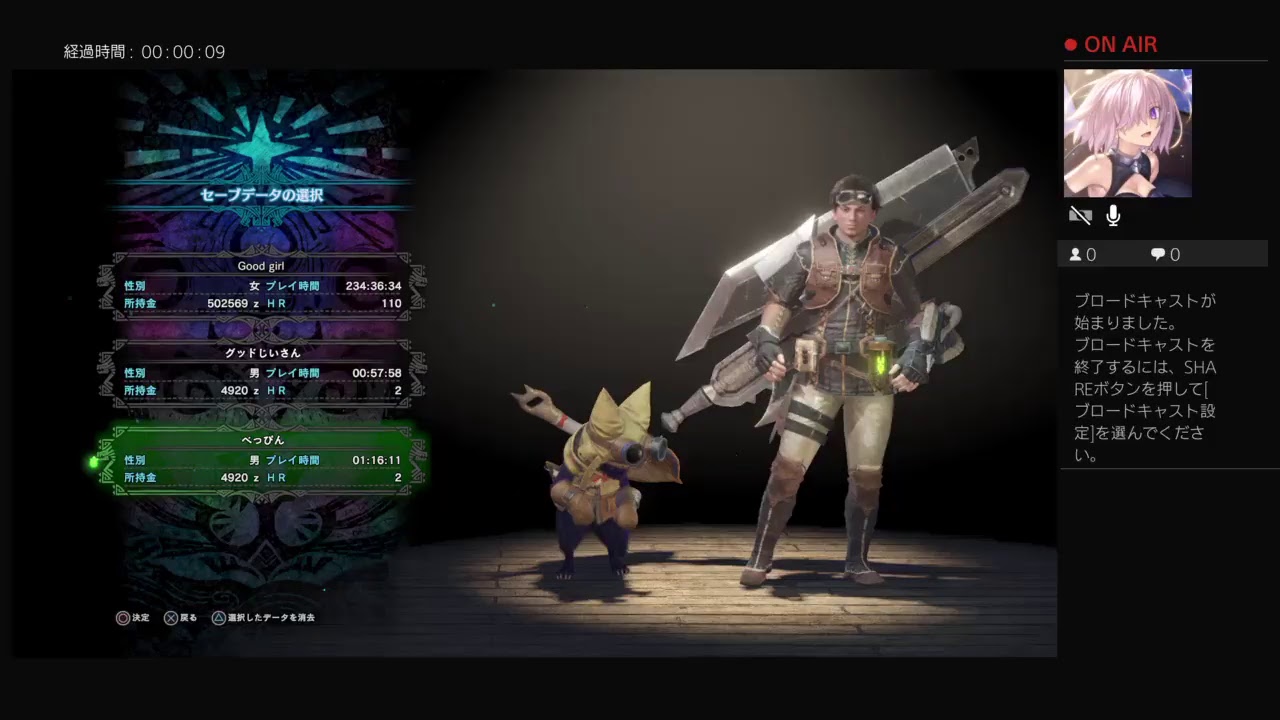Image resolution: width=1280 pixels, height=720 pixels.
Task: Toggle the crossed-out camera icon
Action: coord(1080,216)
